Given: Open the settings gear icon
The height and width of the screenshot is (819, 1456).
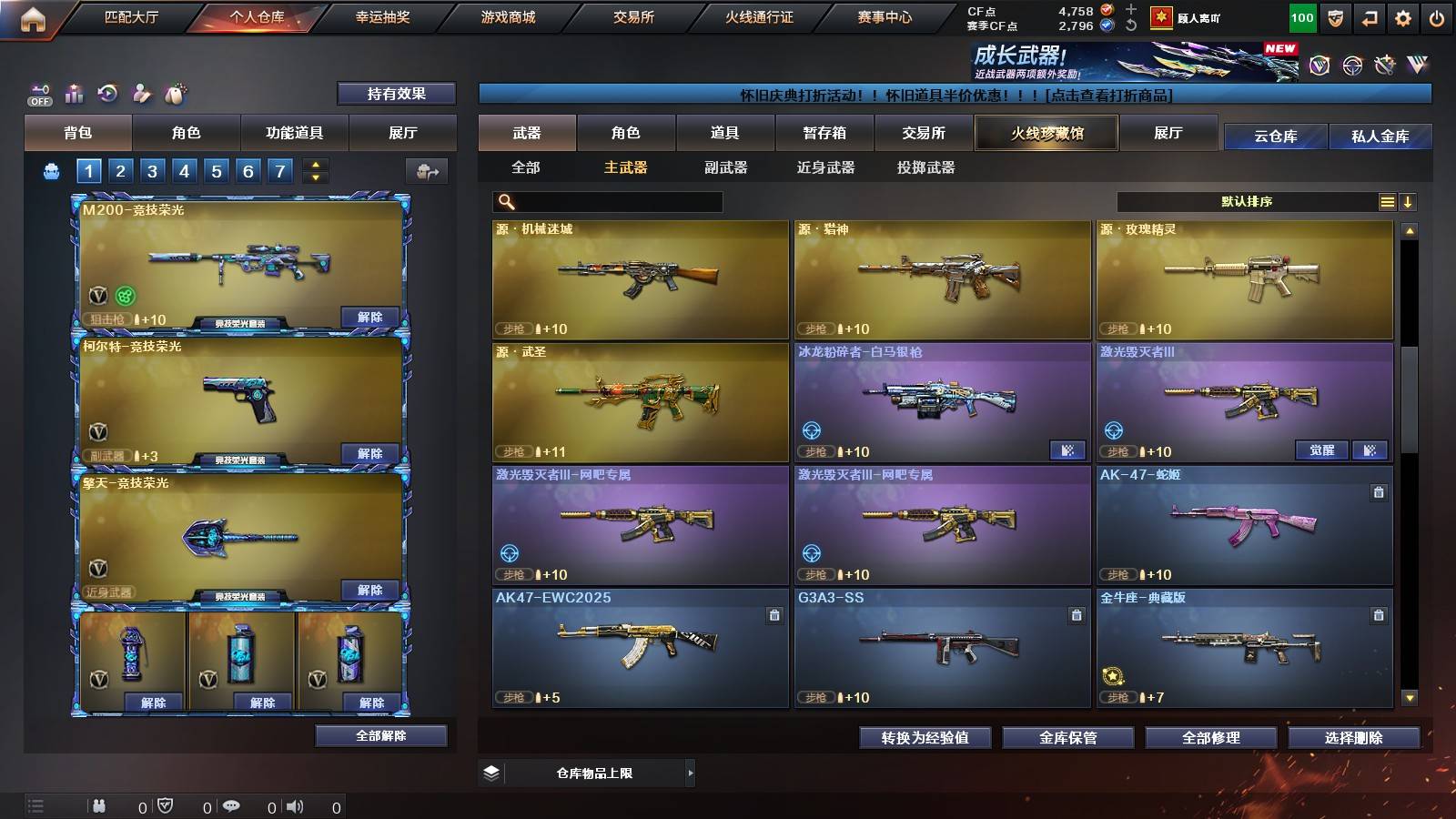Looking at the screenshot, I should pos(1402,16).
